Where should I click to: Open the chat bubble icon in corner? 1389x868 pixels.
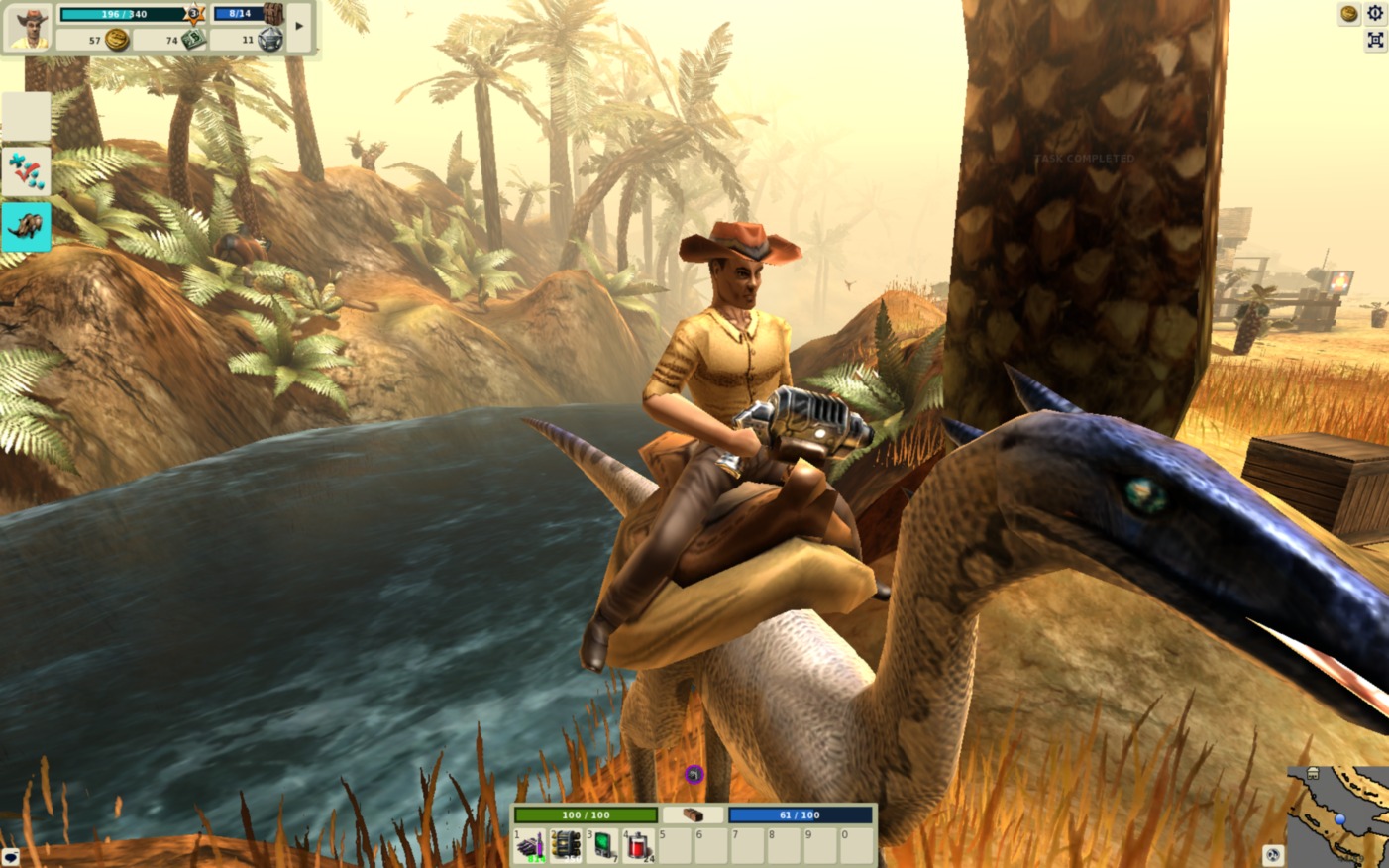click(10, 857)
